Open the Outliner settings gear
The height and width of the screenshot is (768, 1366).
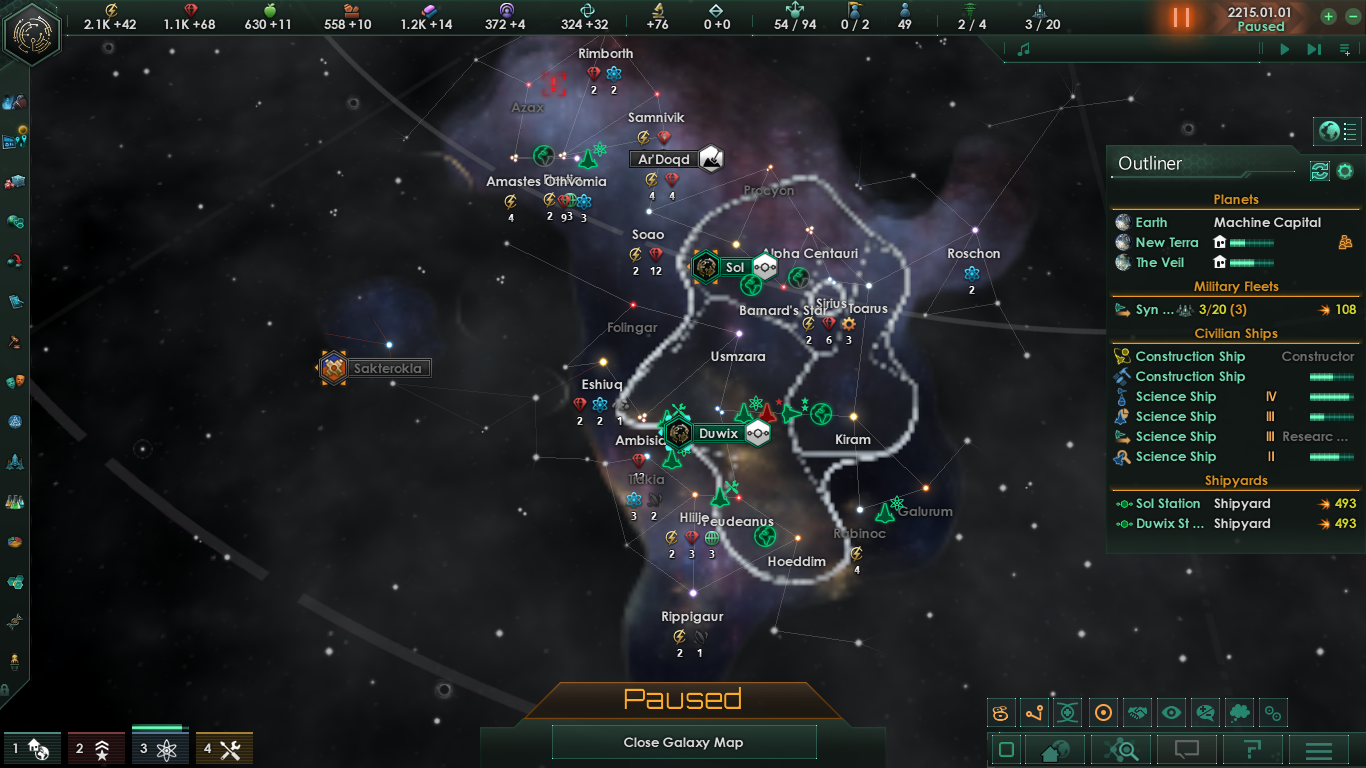1345,171
